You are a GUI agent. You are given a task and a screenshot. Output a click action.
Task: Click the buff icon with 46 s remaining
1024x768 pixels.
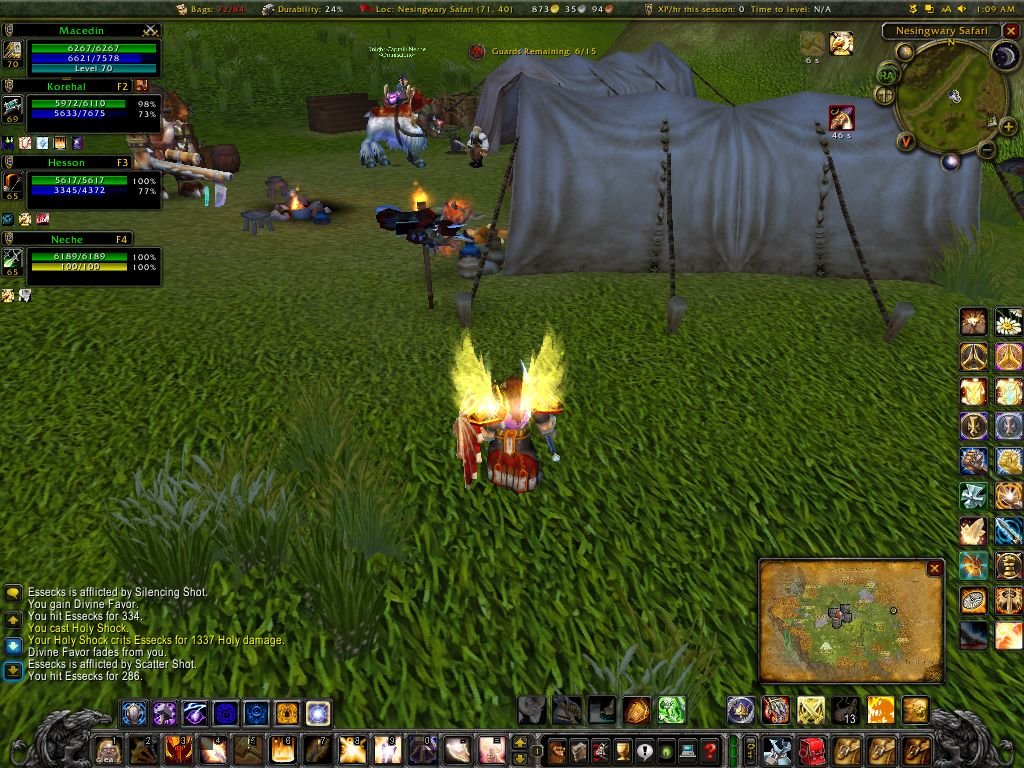pos(841,118)
